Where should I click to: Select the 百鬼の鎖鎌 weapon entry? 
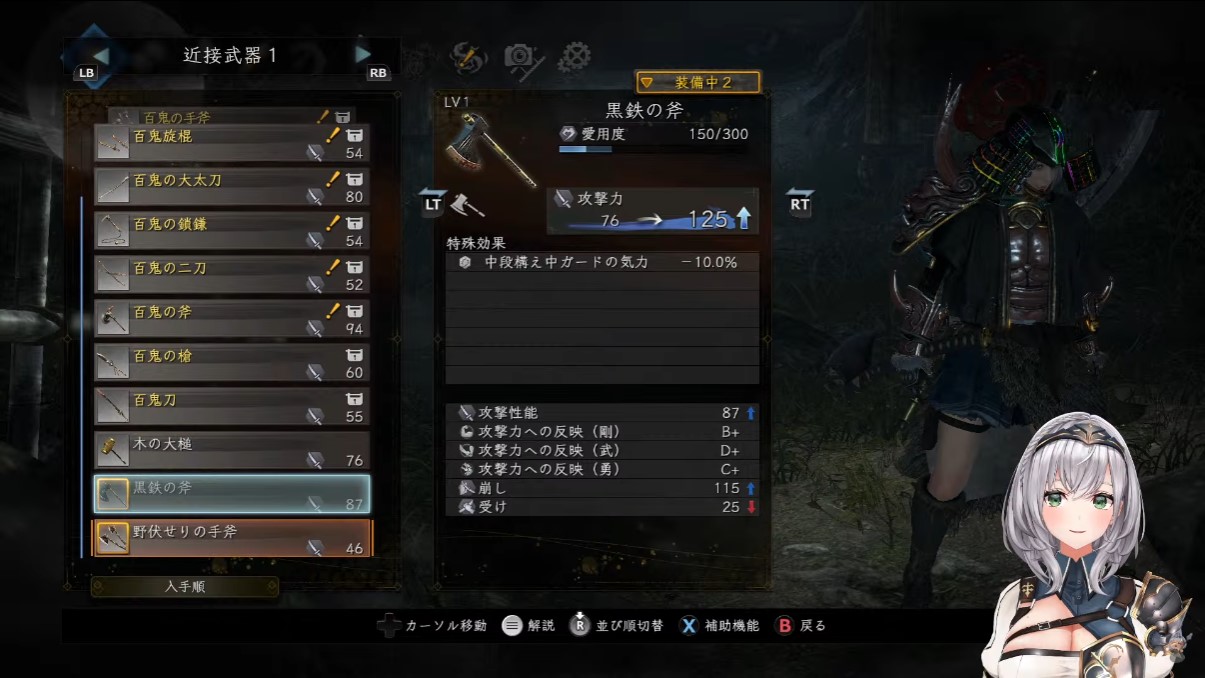tap(231, 231)
